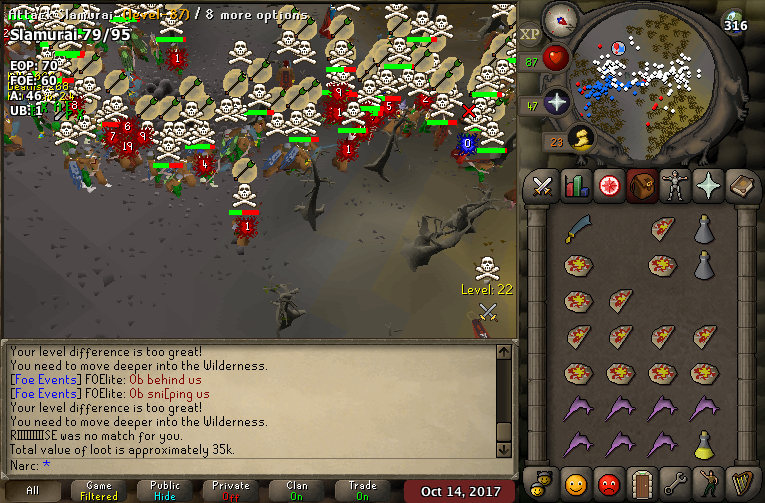The image size is (765, 503).
Task: Open the harp Music Player tab
Action: (741, 482)
